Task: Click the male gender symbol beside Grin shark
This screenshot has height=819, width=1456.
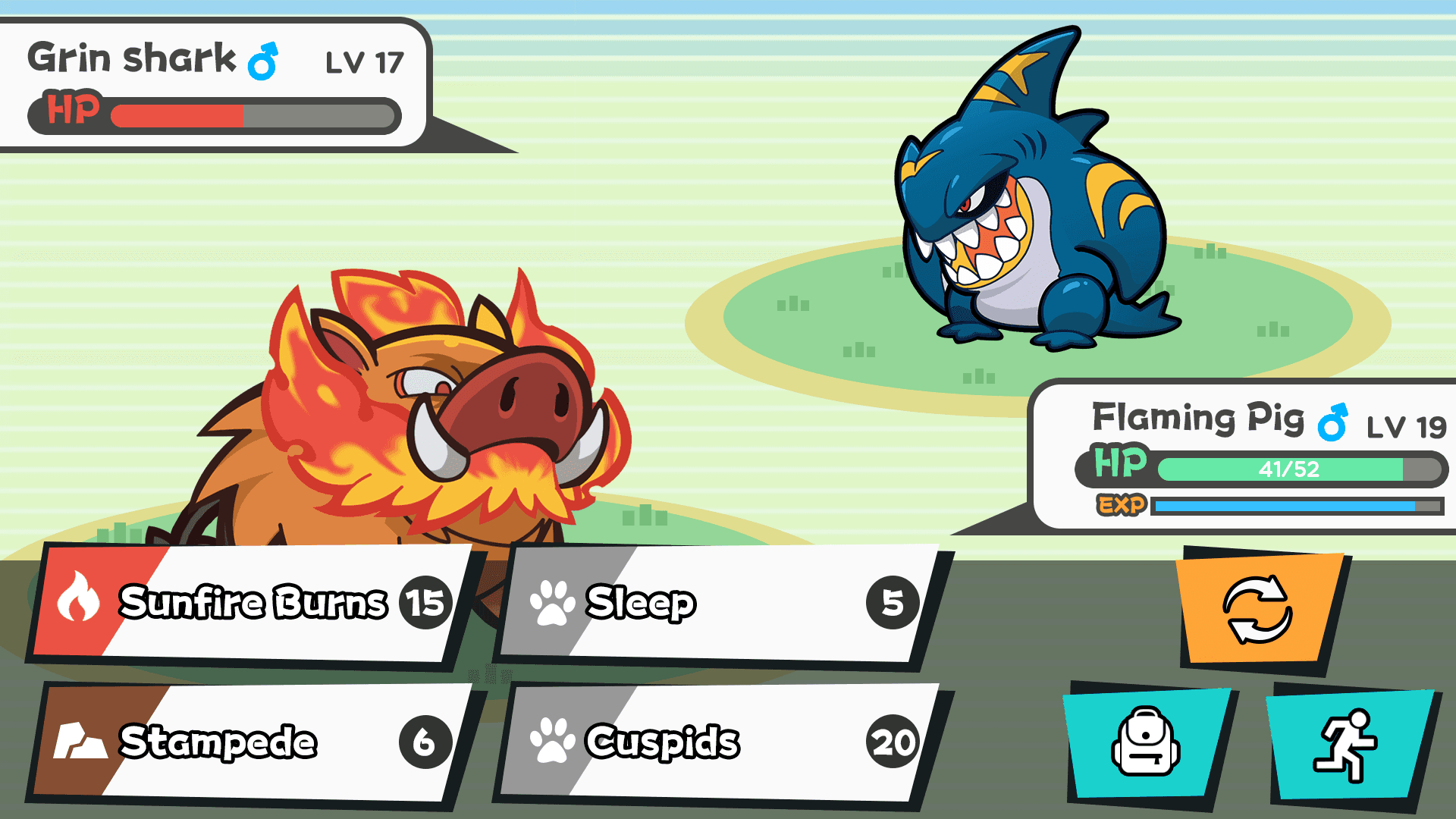Action: (x=262, y=62)
